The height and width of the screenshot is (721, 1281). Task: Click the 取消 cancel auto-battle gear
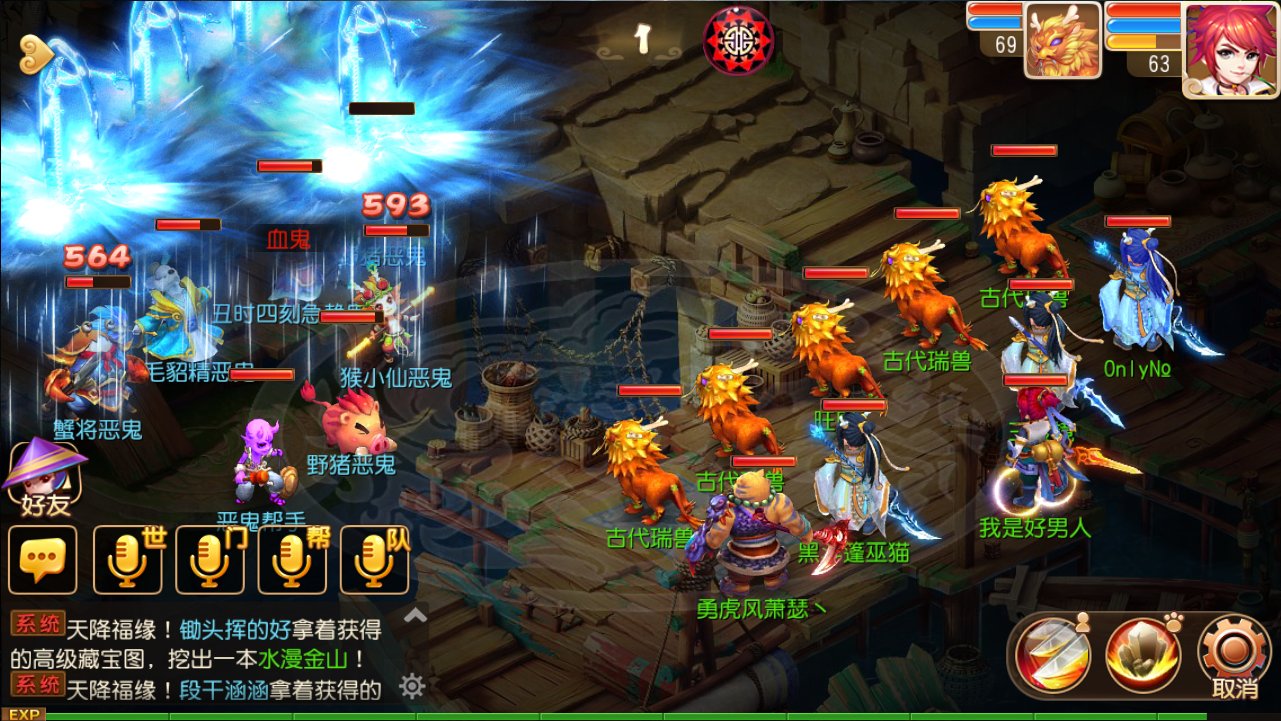click(1234, 655)
